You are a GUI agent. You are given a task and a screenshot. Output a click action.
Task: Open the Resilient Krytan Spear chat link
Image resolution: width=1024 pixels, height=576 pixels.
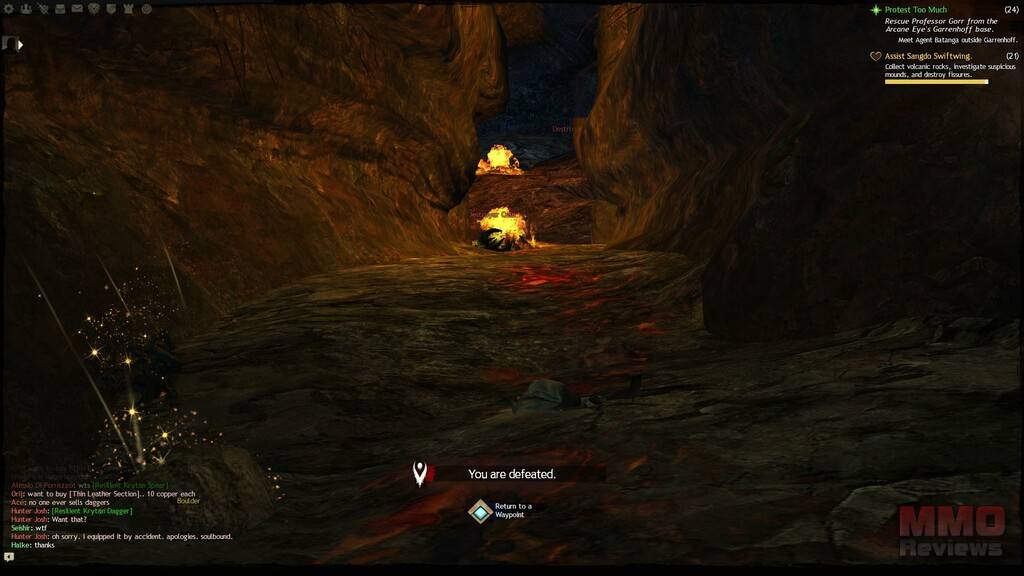click(x=130, y=485)
